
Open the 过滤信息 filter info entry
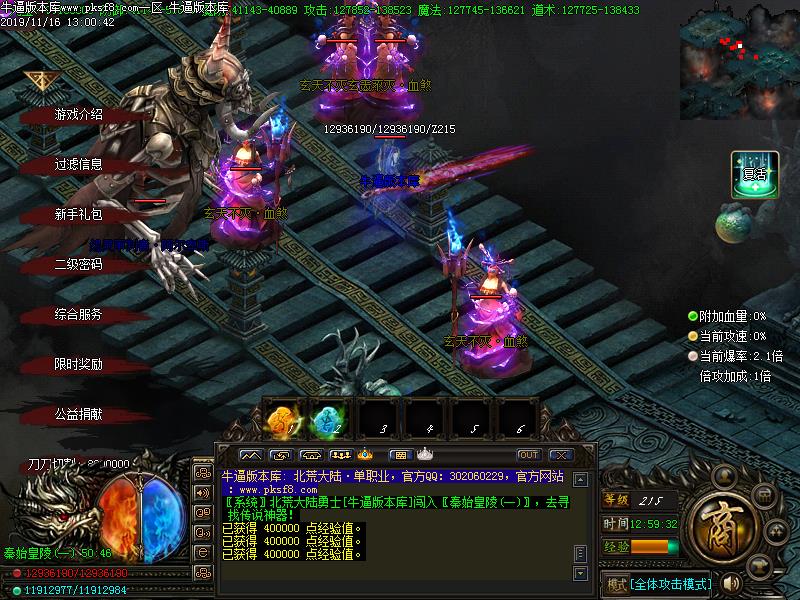pos(79,165)
